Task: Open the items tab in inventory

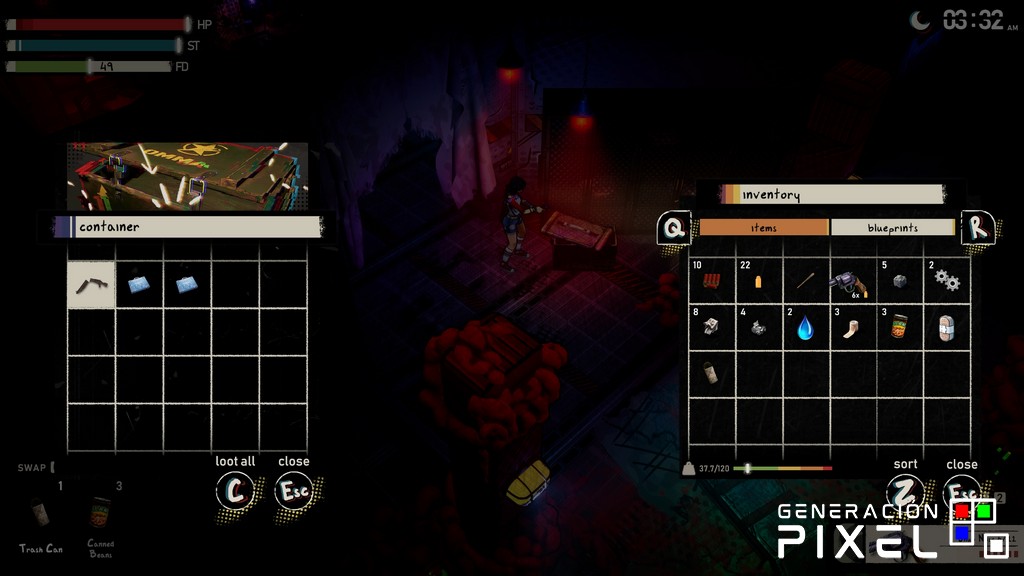Action: click(764, 228)
